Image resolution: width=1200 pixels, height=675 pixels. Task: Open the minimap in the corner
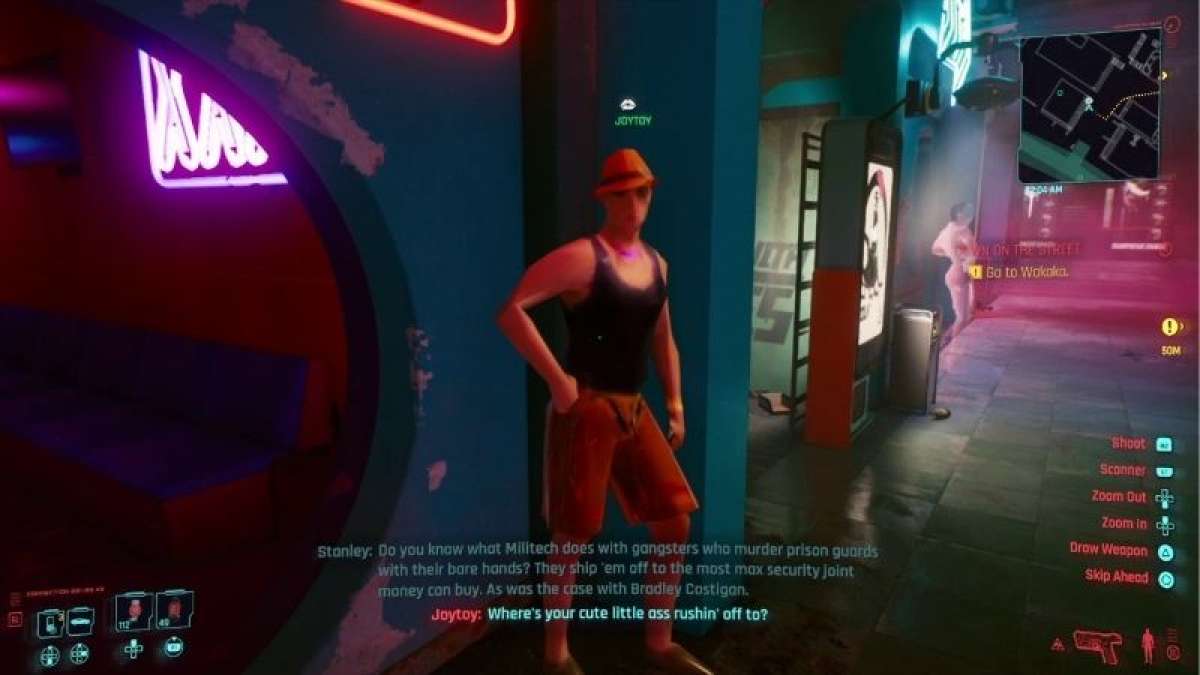[1090, 104]
